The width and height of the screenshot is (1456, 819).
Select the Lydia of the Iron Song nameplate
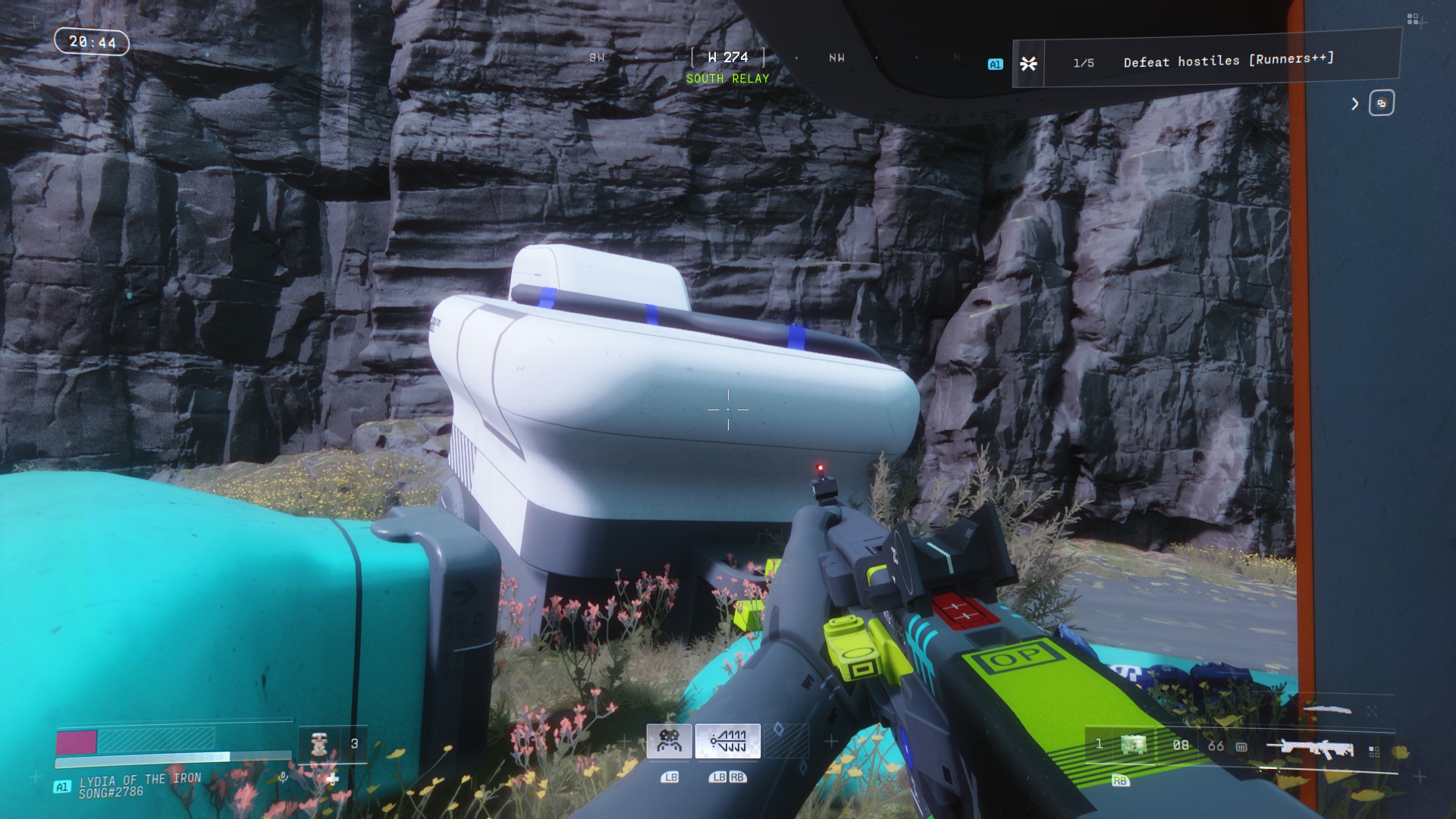tap(140, 785)
